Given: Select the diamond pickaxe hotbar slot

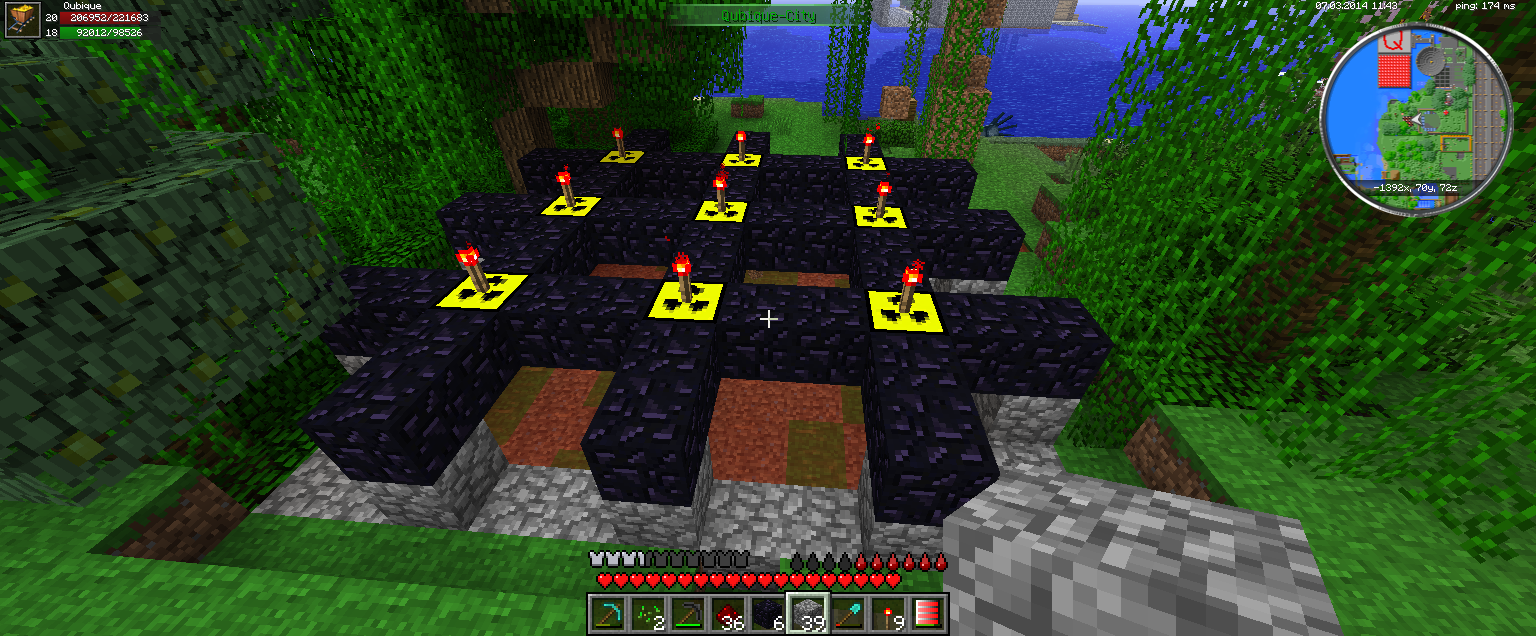Looking at the screenshot, I should click(x=607, y=614).
